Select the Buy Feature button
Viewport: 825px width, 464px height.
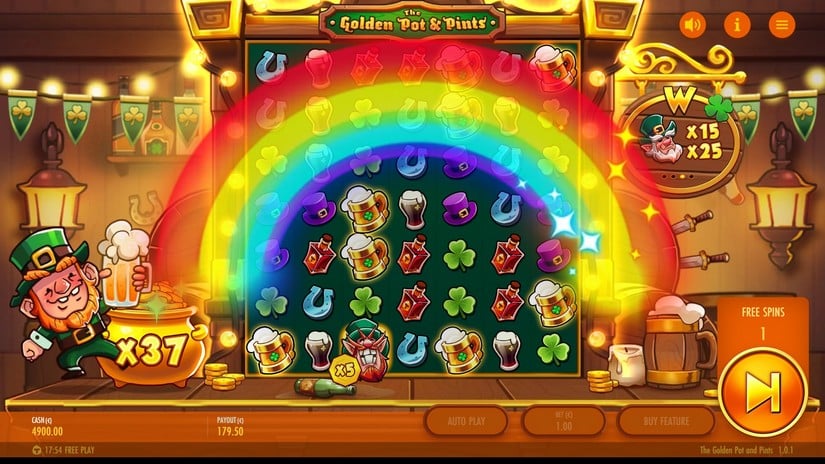pyautogui.click(x=668, y=421)
